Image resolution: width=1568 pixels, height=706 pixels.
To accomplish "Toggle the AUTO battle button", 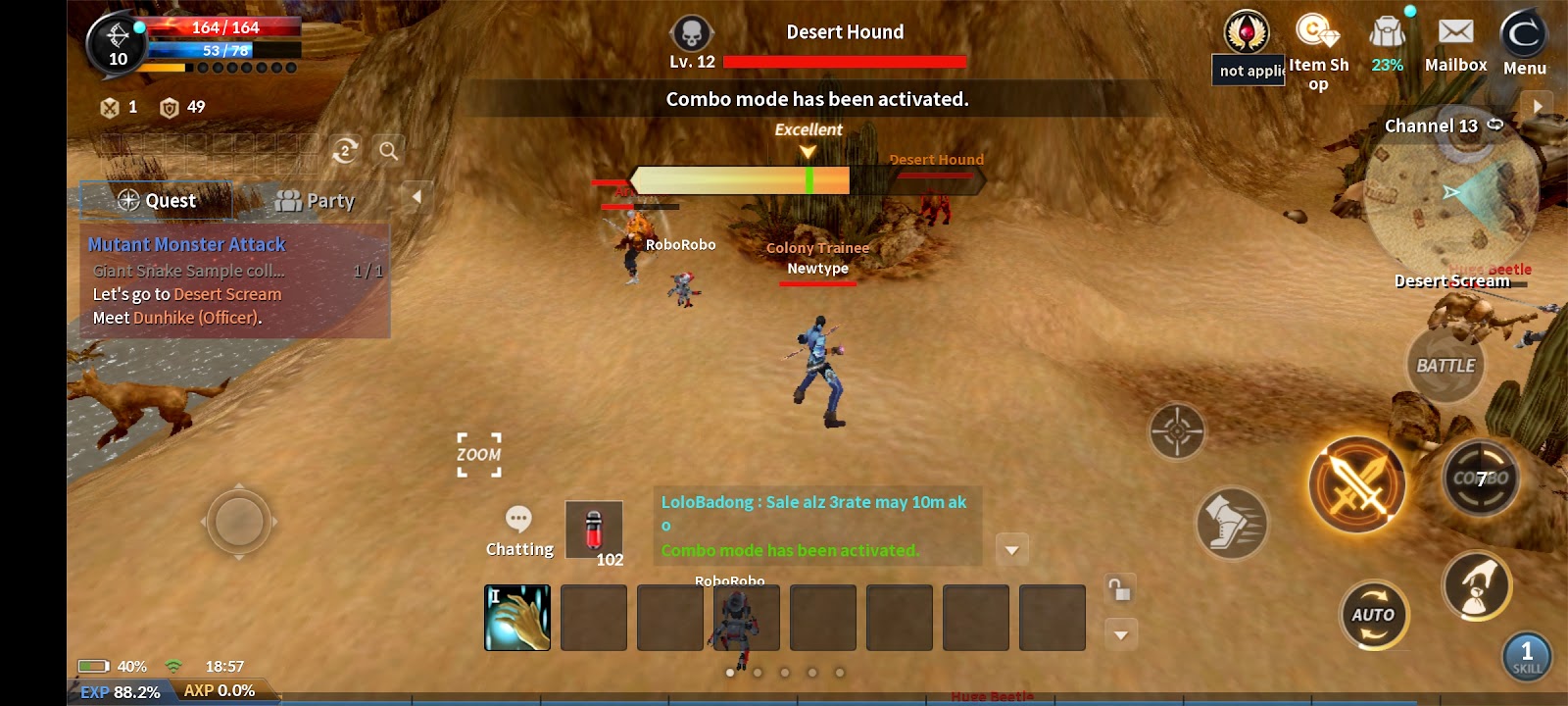I will coord(1372,615).
